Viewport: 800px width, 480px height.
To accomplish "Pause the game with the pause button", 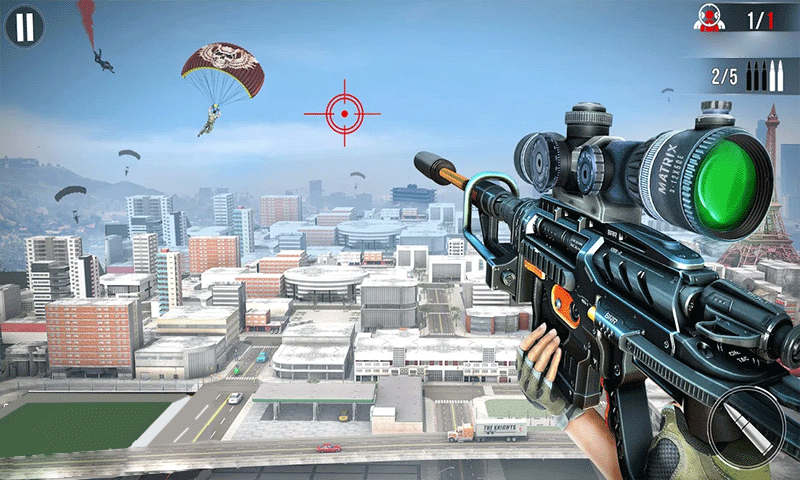I will [x=24, y=26].
